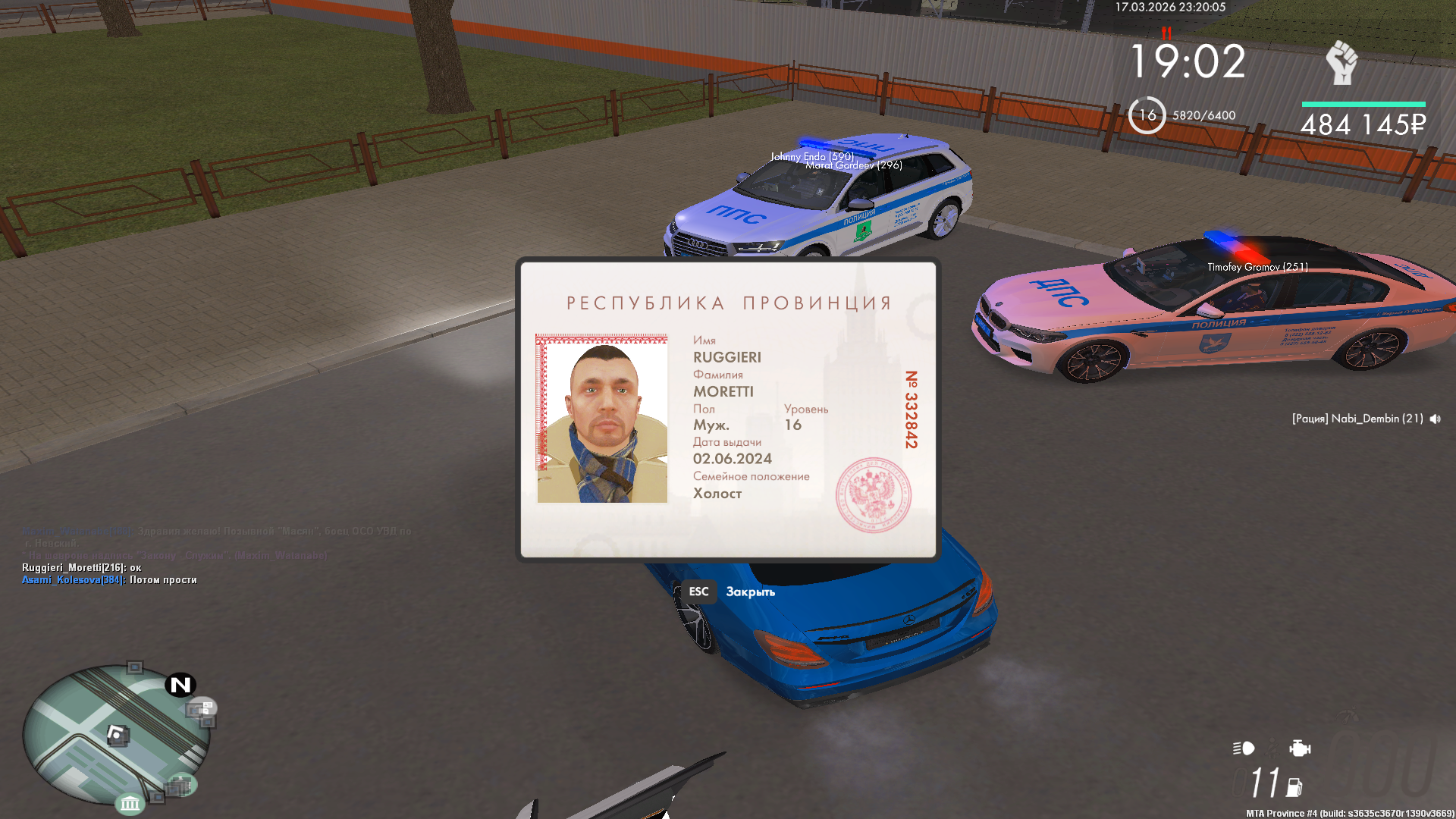Click the red passport seal stamp
Viewport: 1456px width, 819px height.
click(x=873, y=494)
